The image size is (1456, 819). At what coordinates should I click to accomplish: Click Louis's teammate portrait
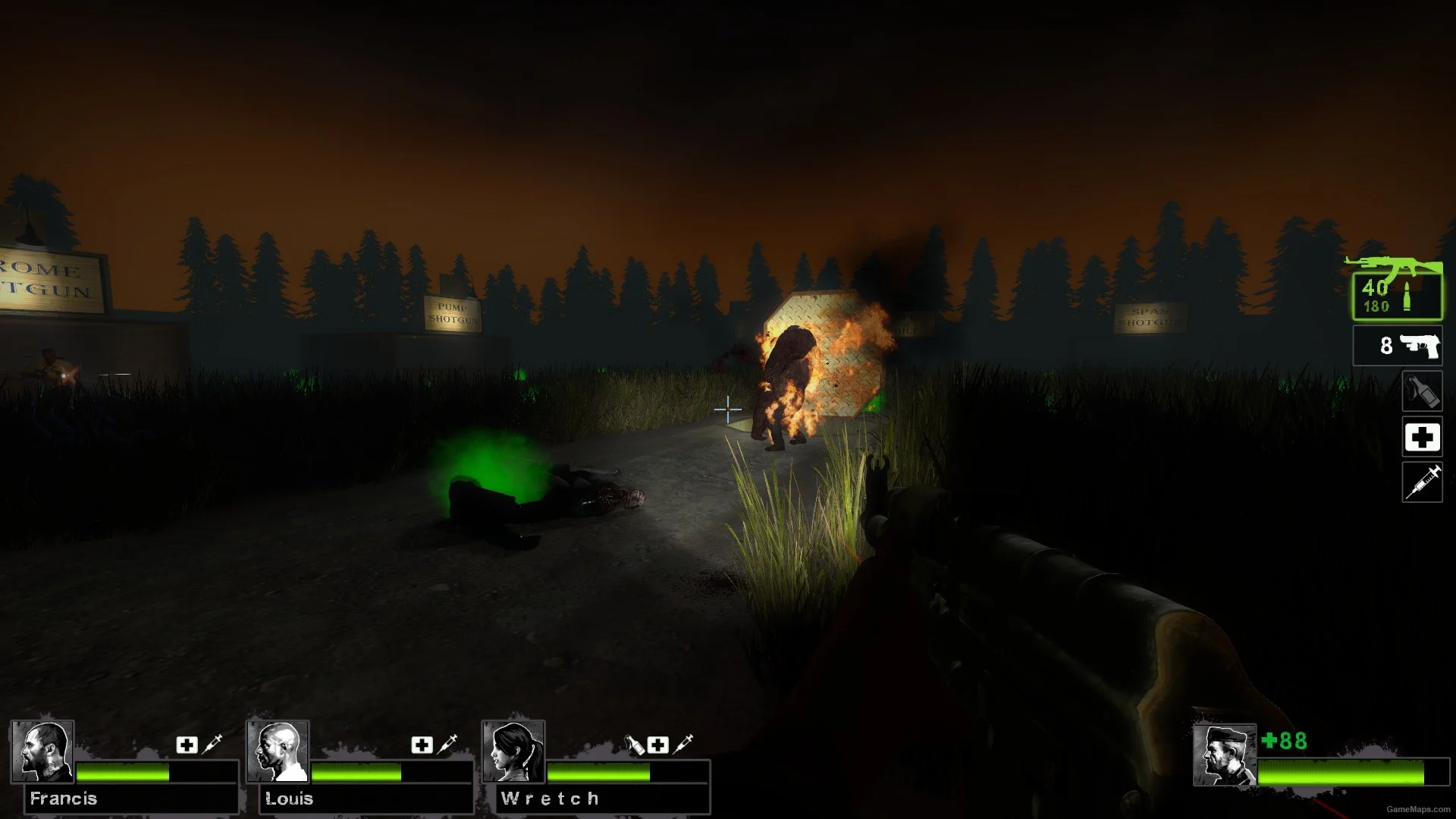click(x=278, y=751)
